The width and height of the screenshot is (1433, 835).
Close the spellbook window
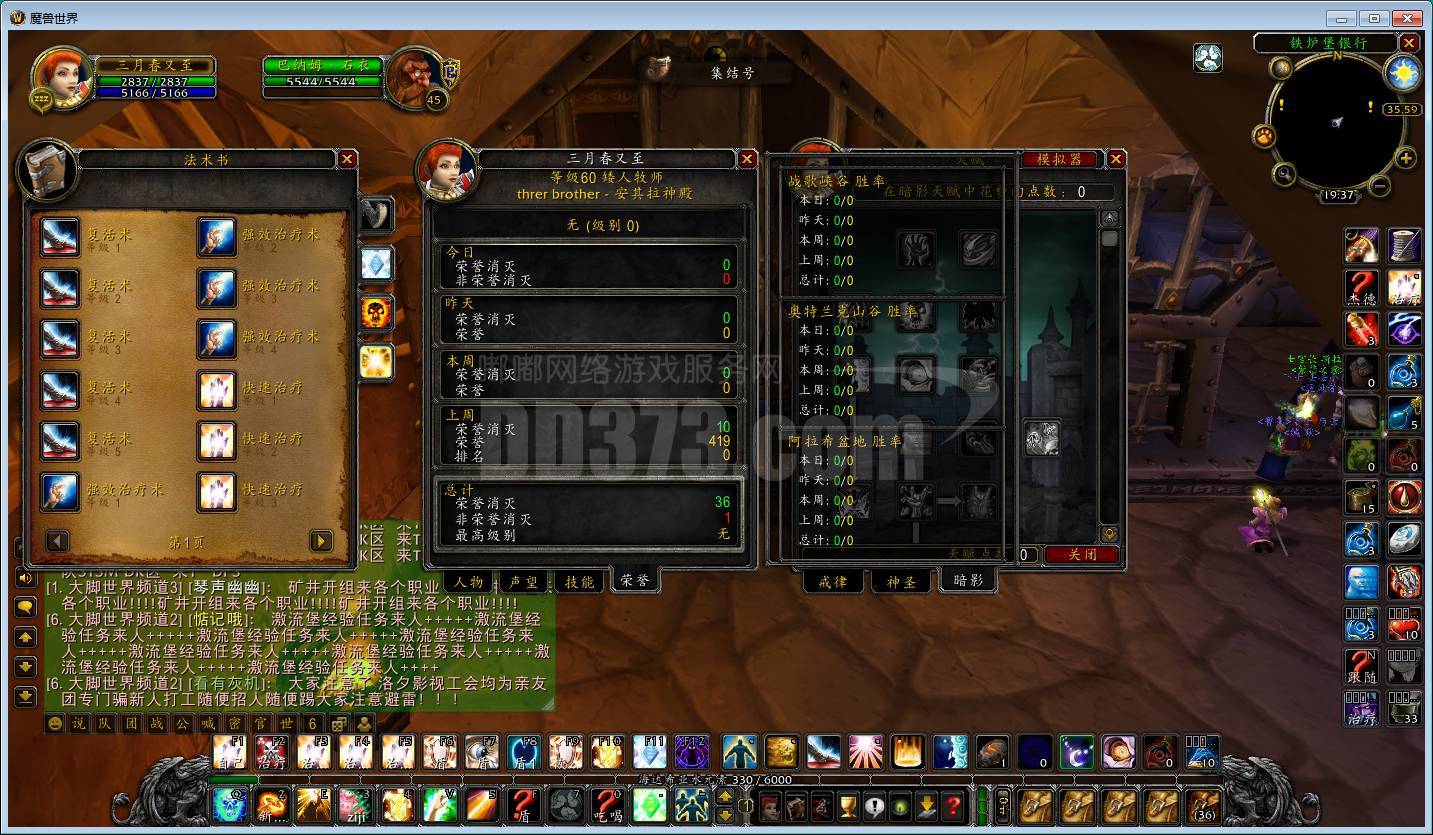coord(347,159)
